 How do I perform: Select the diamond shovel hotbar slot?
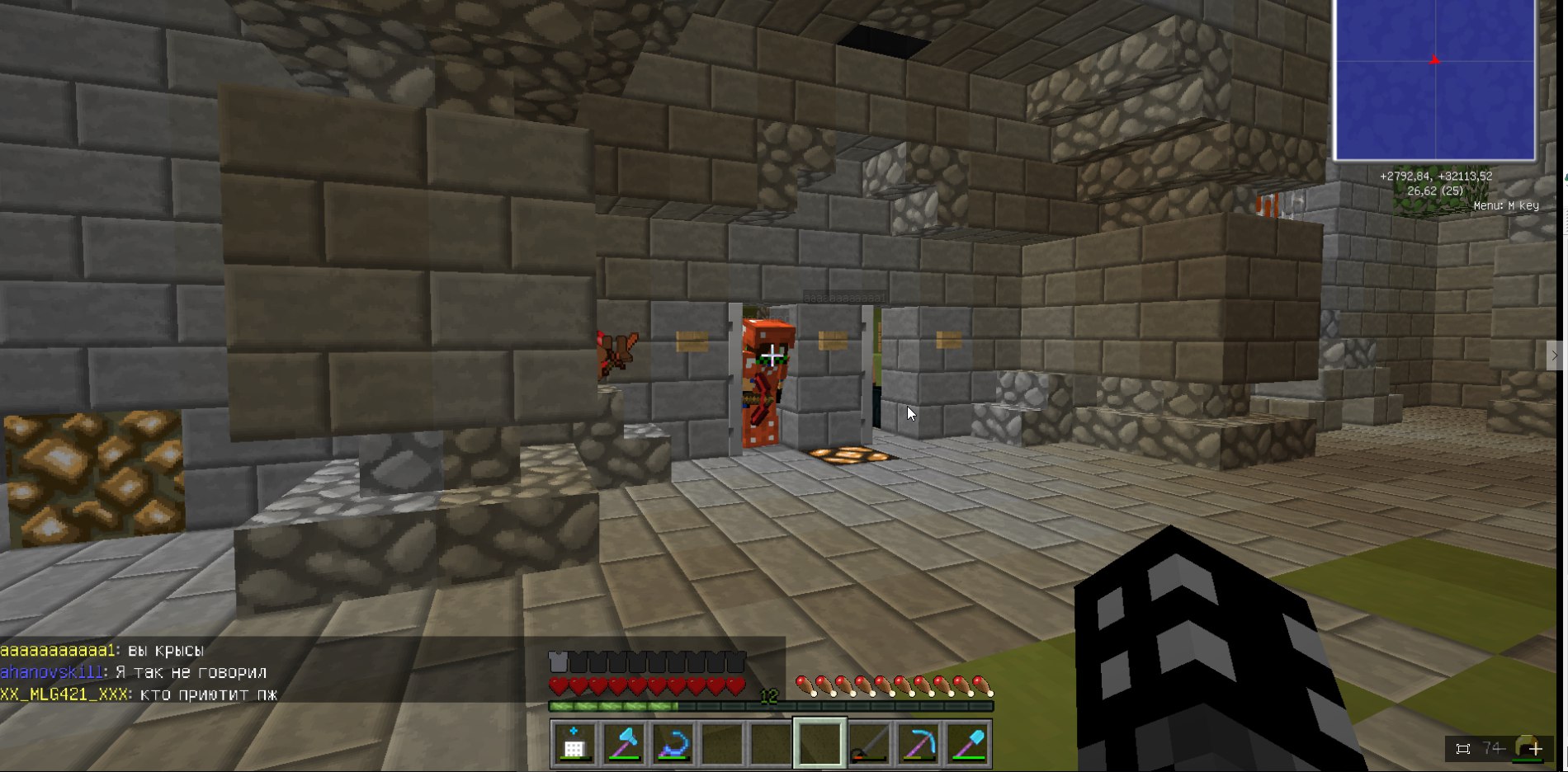tap(969, 744)
